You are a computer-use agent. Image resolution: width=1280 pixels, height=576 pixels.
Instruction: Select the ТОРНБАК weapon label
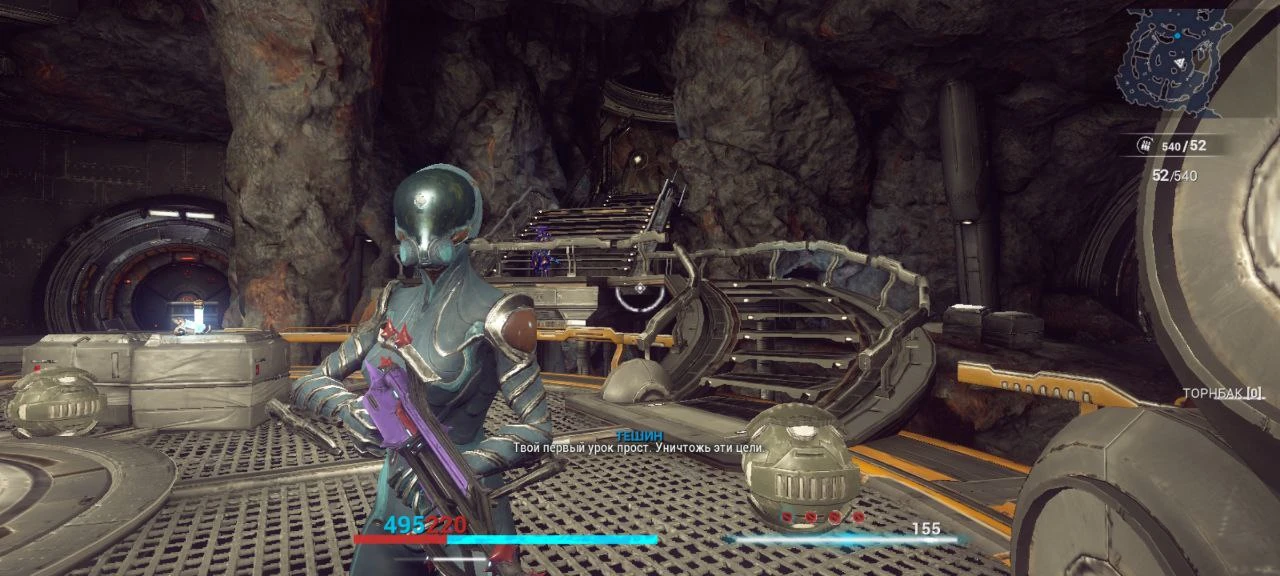1223,393
